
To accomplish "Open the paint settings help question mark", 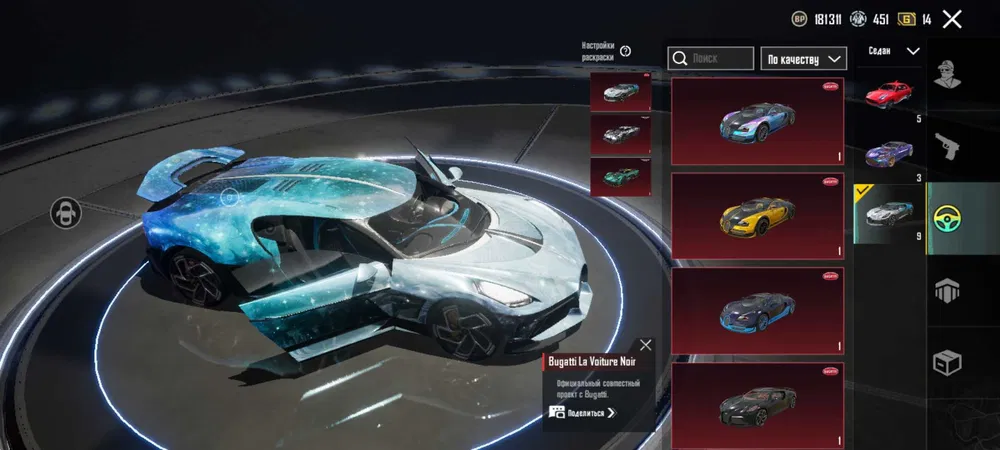I will [x=626, y=51].
